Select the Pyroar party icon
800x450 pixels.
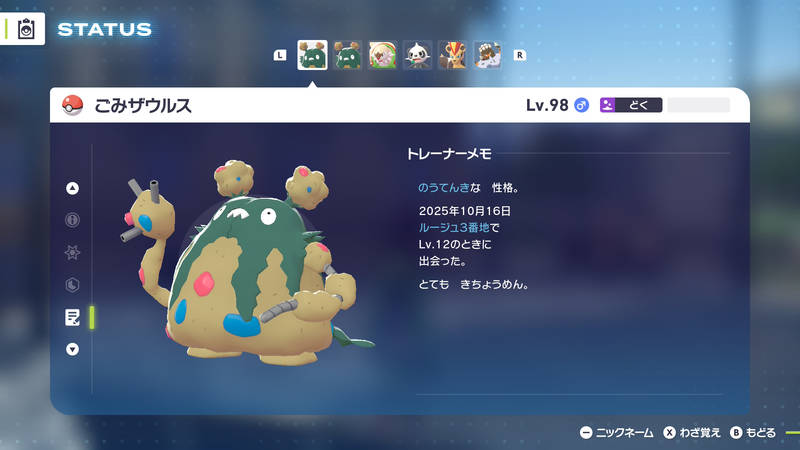(x=453, y=55)
